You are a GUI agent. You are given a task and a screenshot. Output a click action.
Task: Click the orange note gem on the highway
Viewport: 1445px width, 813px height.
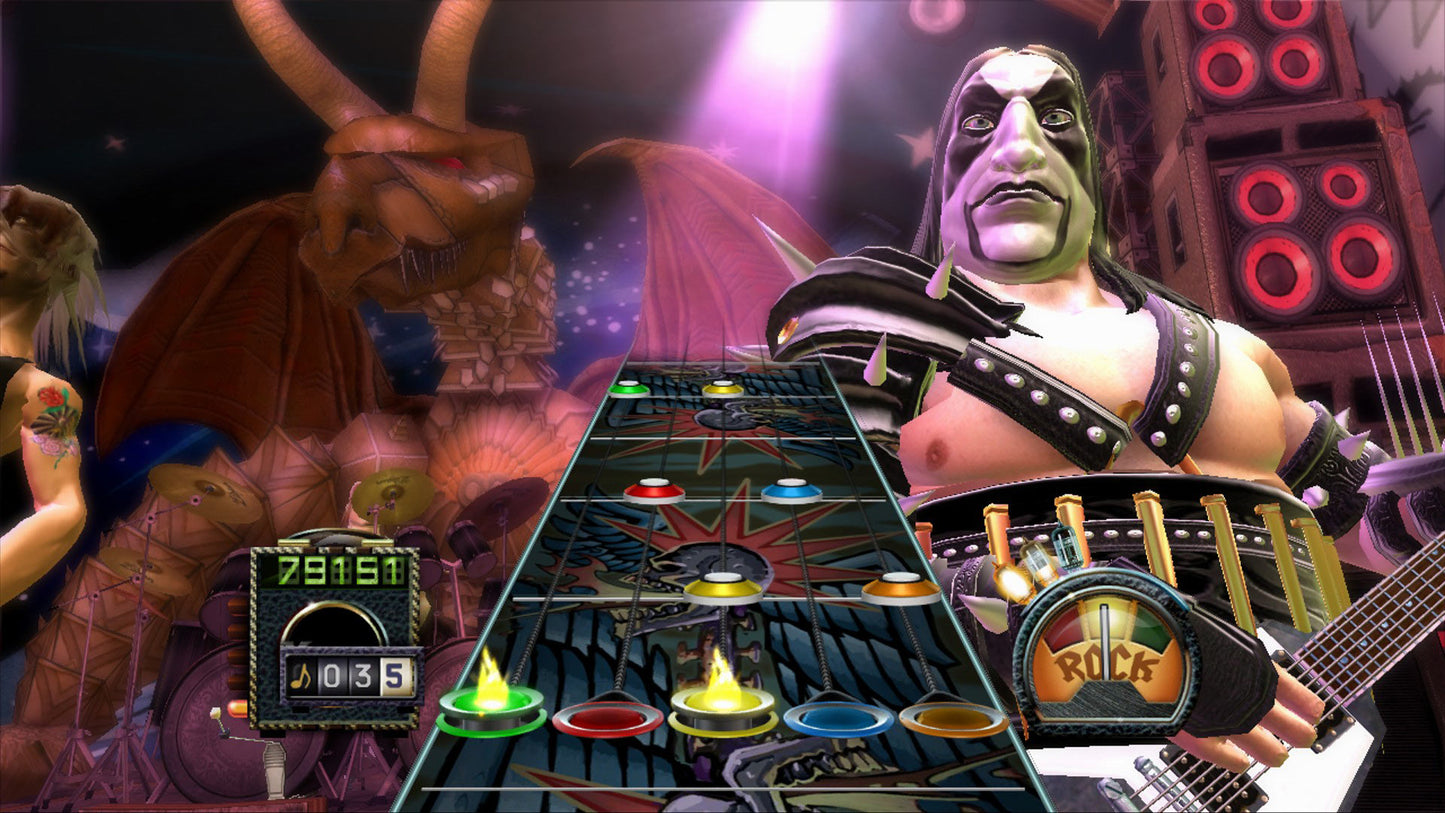coord(901,587)
